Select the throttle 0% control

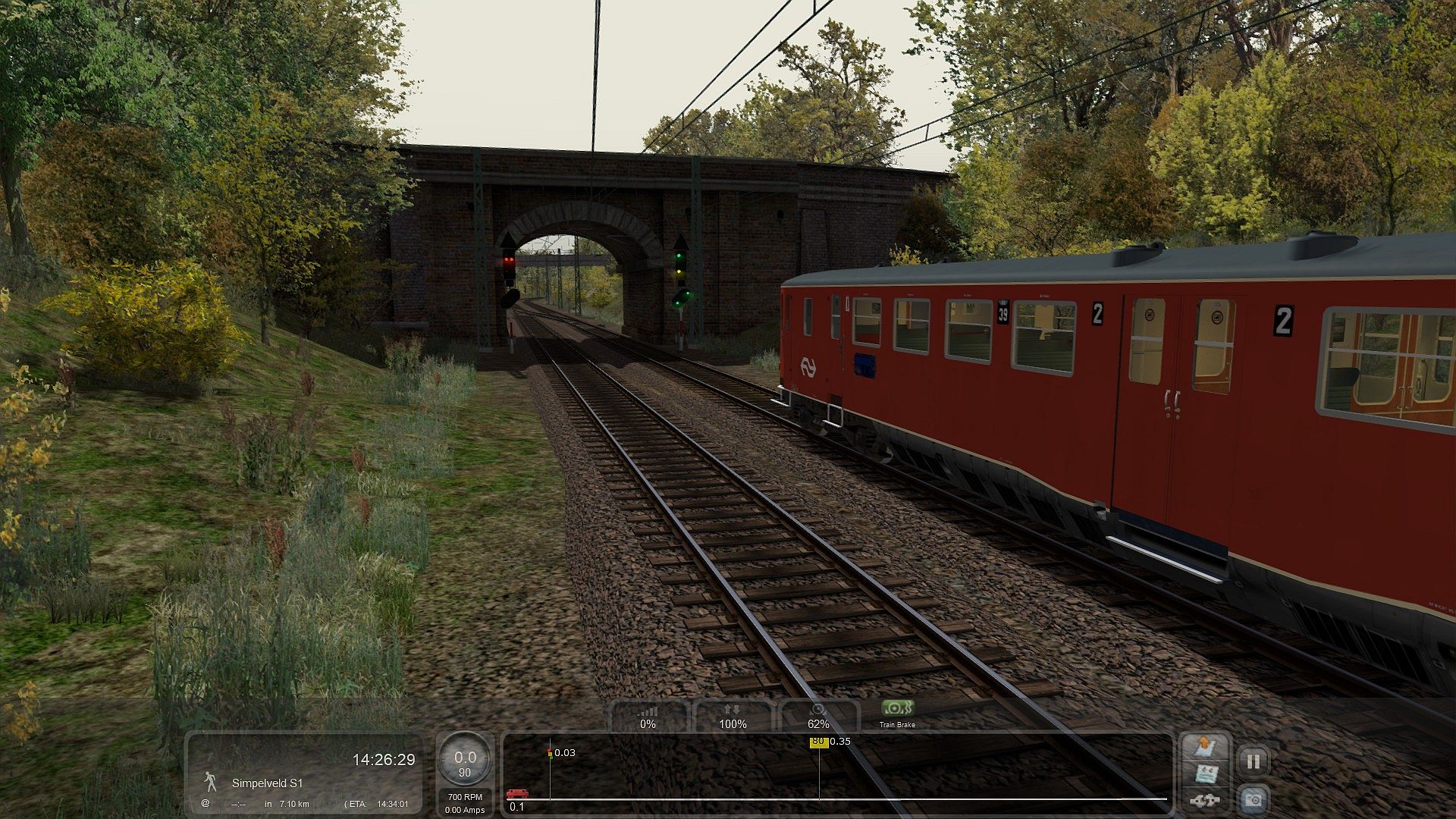point(648,717)
